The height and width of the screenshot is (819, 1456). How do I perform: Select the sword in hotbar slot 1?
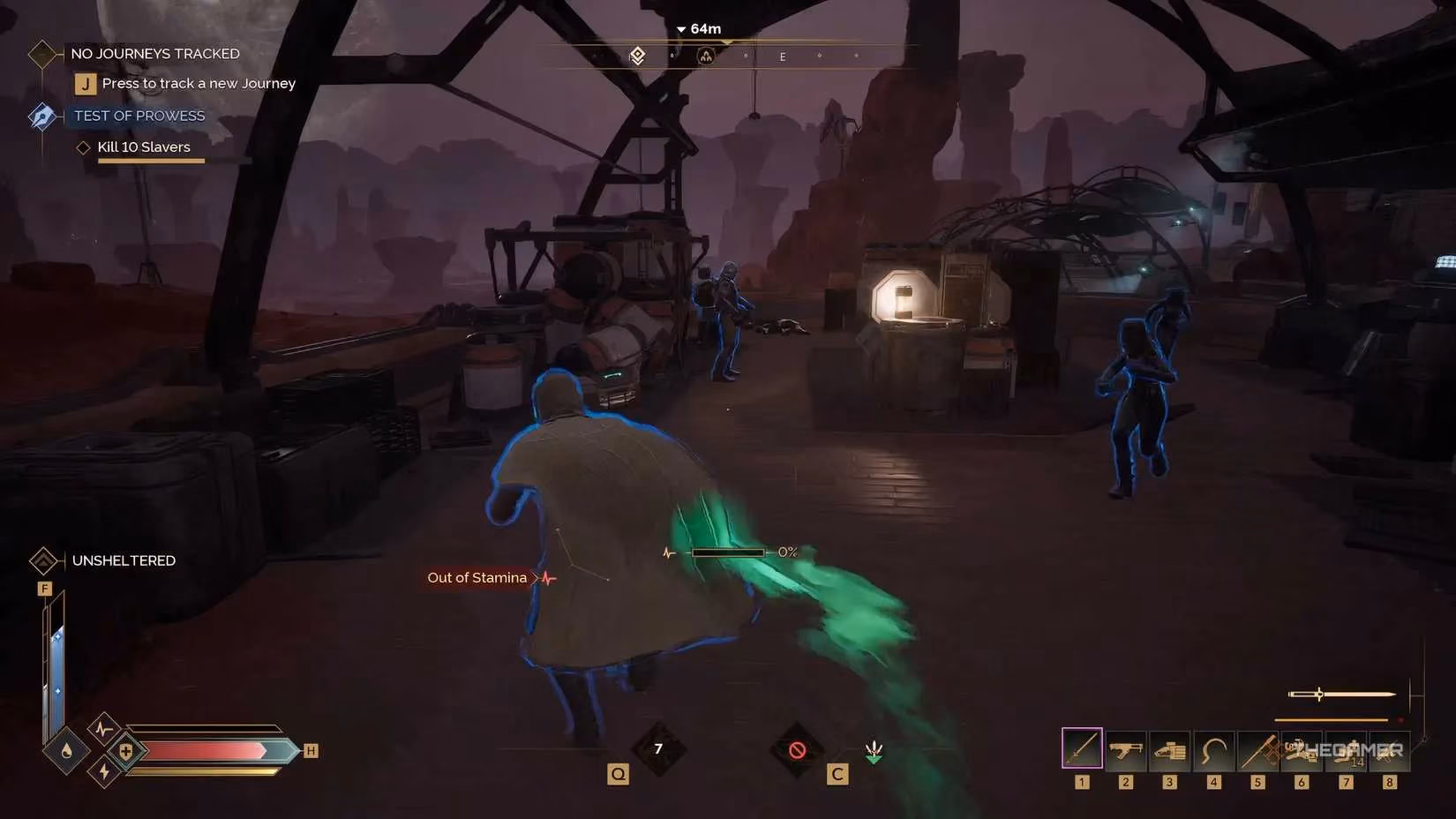(1082, 749)
